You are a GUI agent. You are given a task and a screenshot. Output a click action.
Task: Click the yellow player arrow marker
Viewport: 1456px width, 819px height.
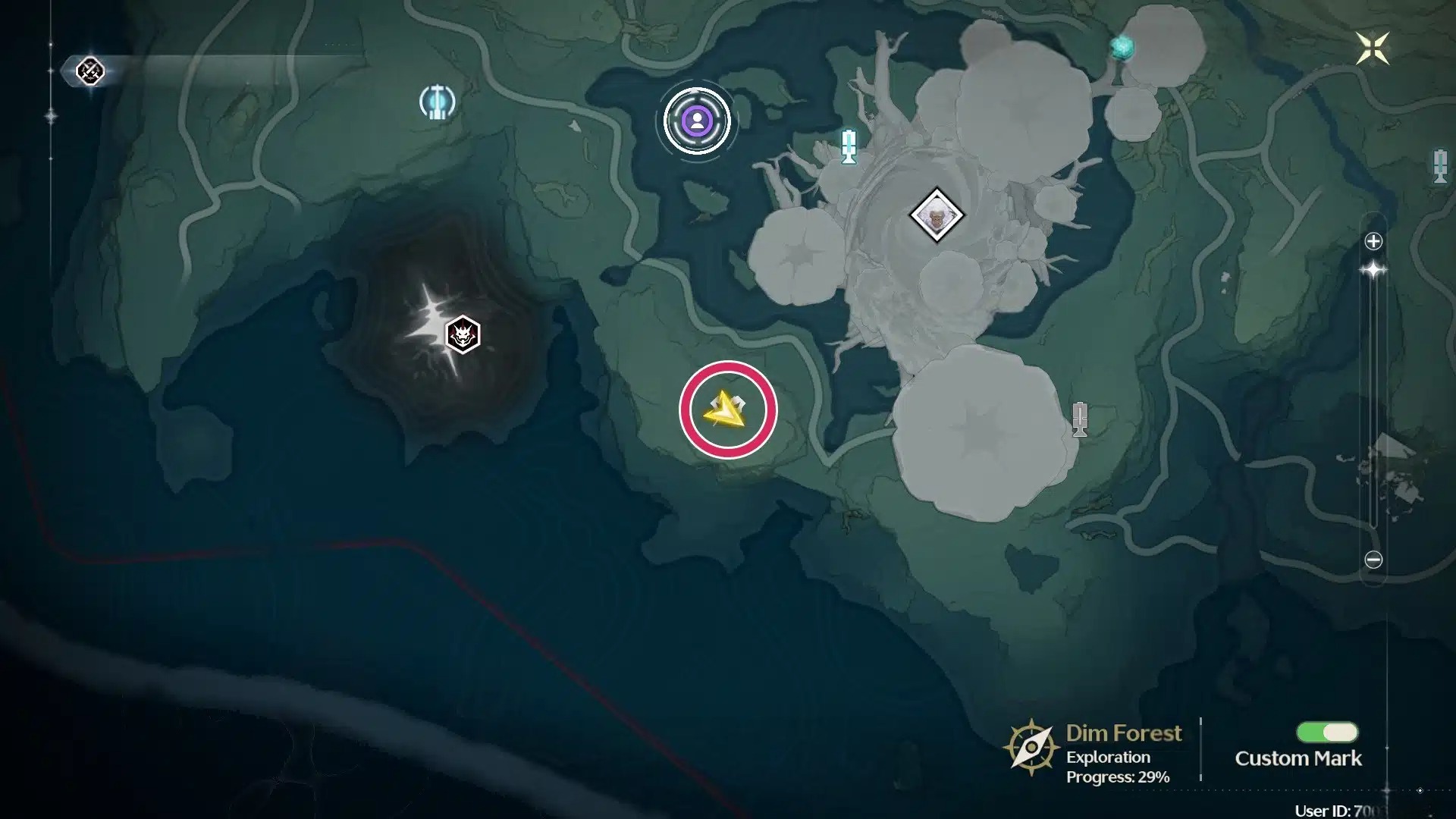(x=726, y=410)
